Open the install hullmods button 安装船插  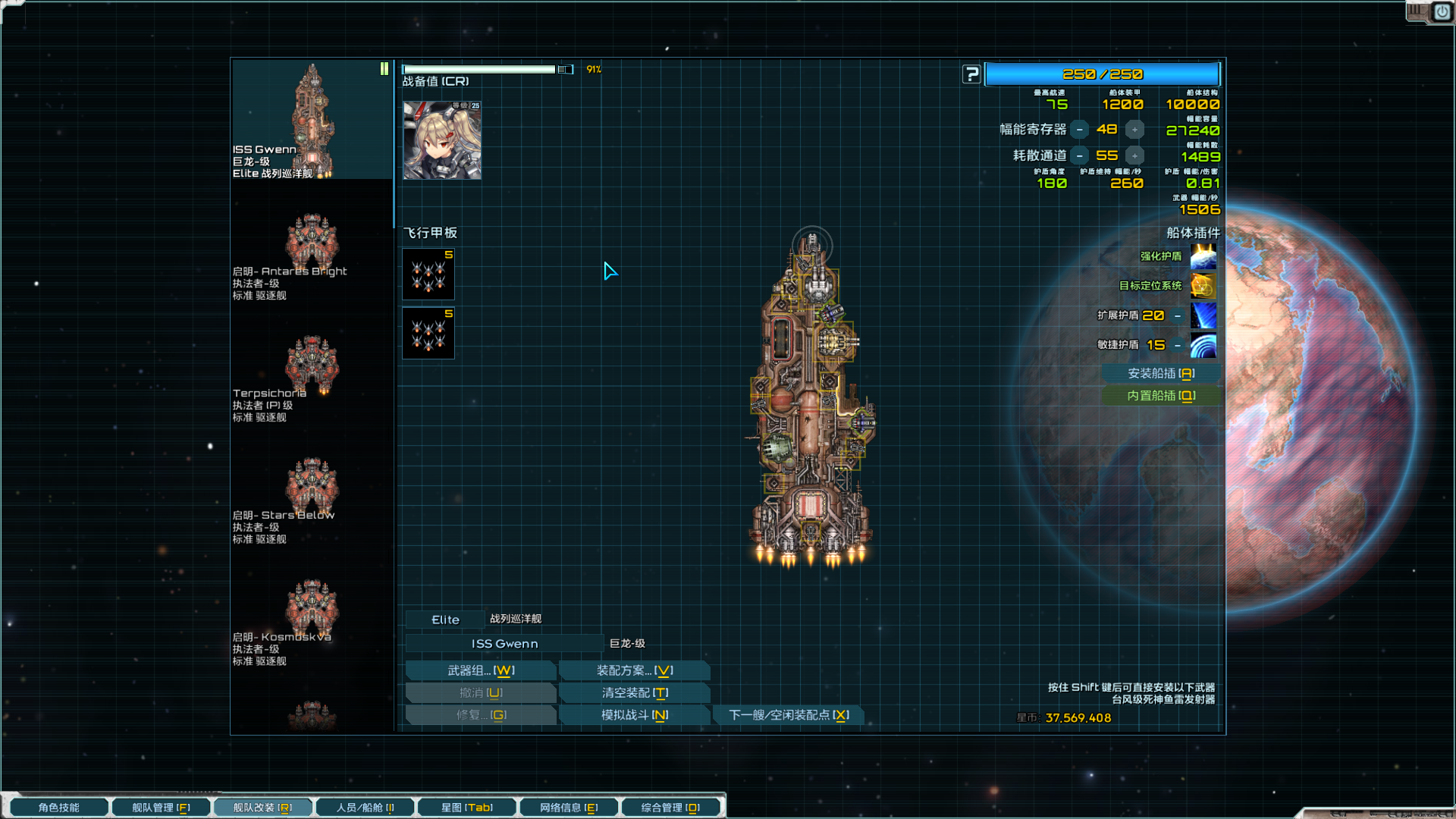[x=1160, y=374]
